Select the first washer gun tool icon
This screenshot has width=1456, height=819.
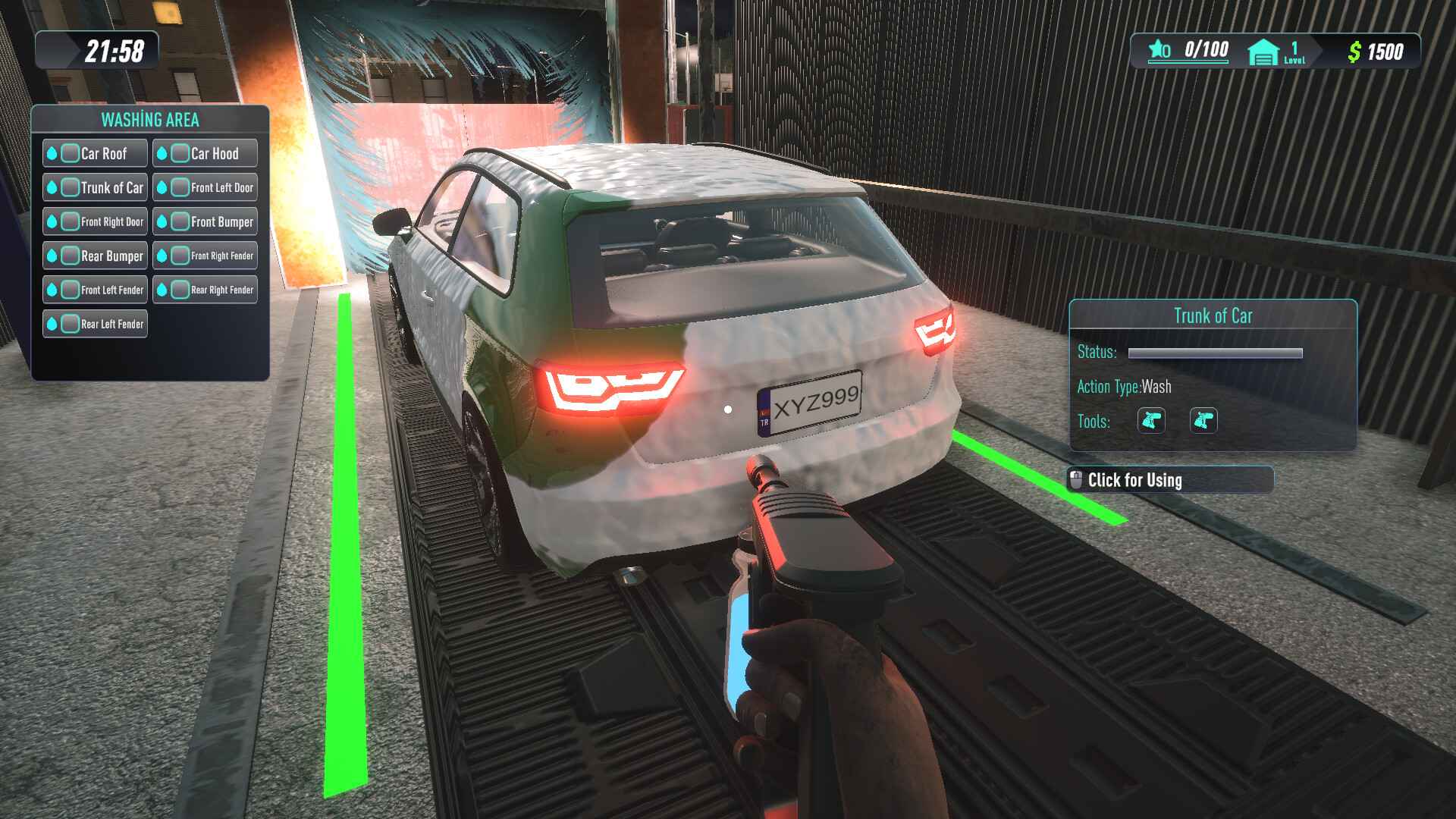coord(1153,422)
